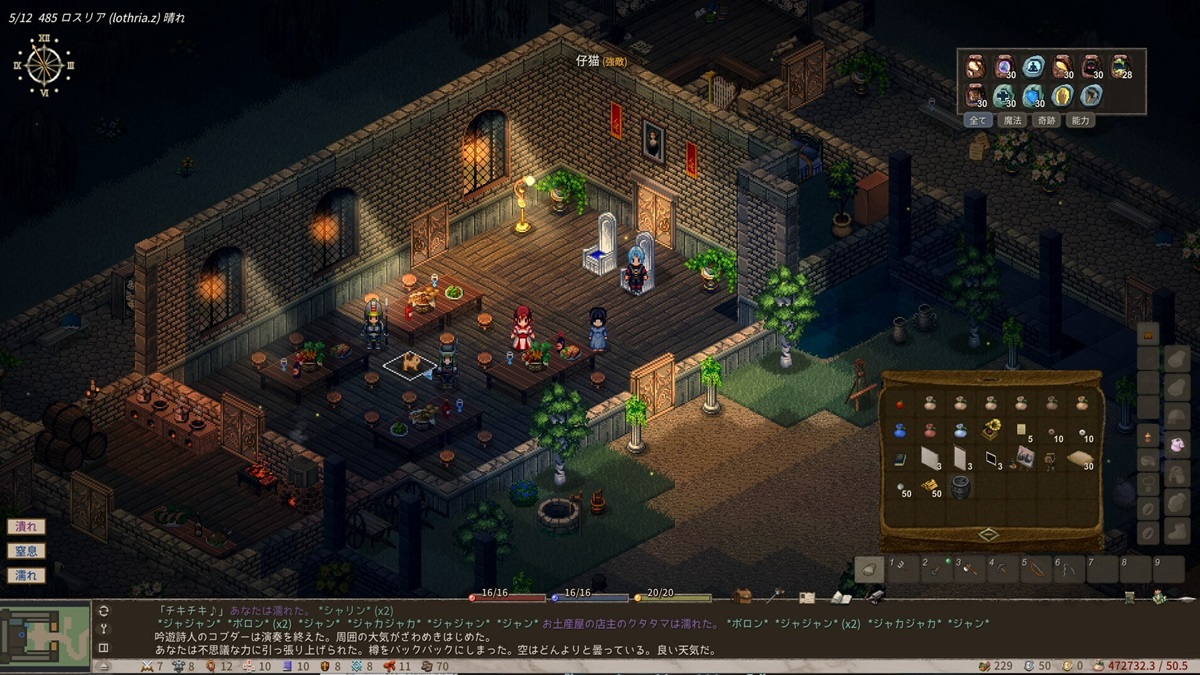Activate the golden hand ability icon

(1061, 96)
